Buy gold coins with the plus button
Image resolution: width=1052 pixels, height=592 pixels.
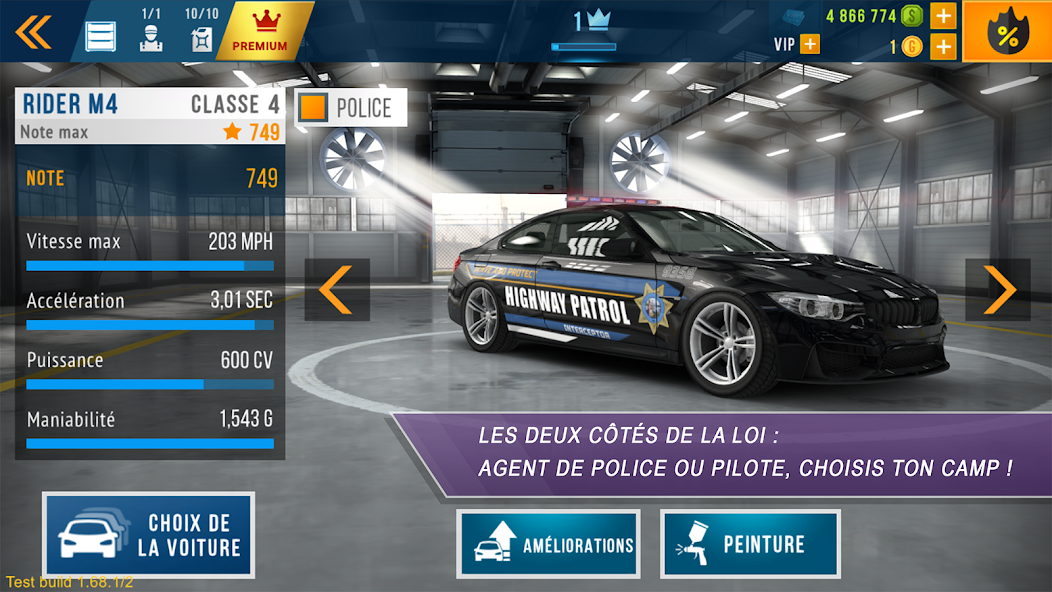tap(943, 46)
